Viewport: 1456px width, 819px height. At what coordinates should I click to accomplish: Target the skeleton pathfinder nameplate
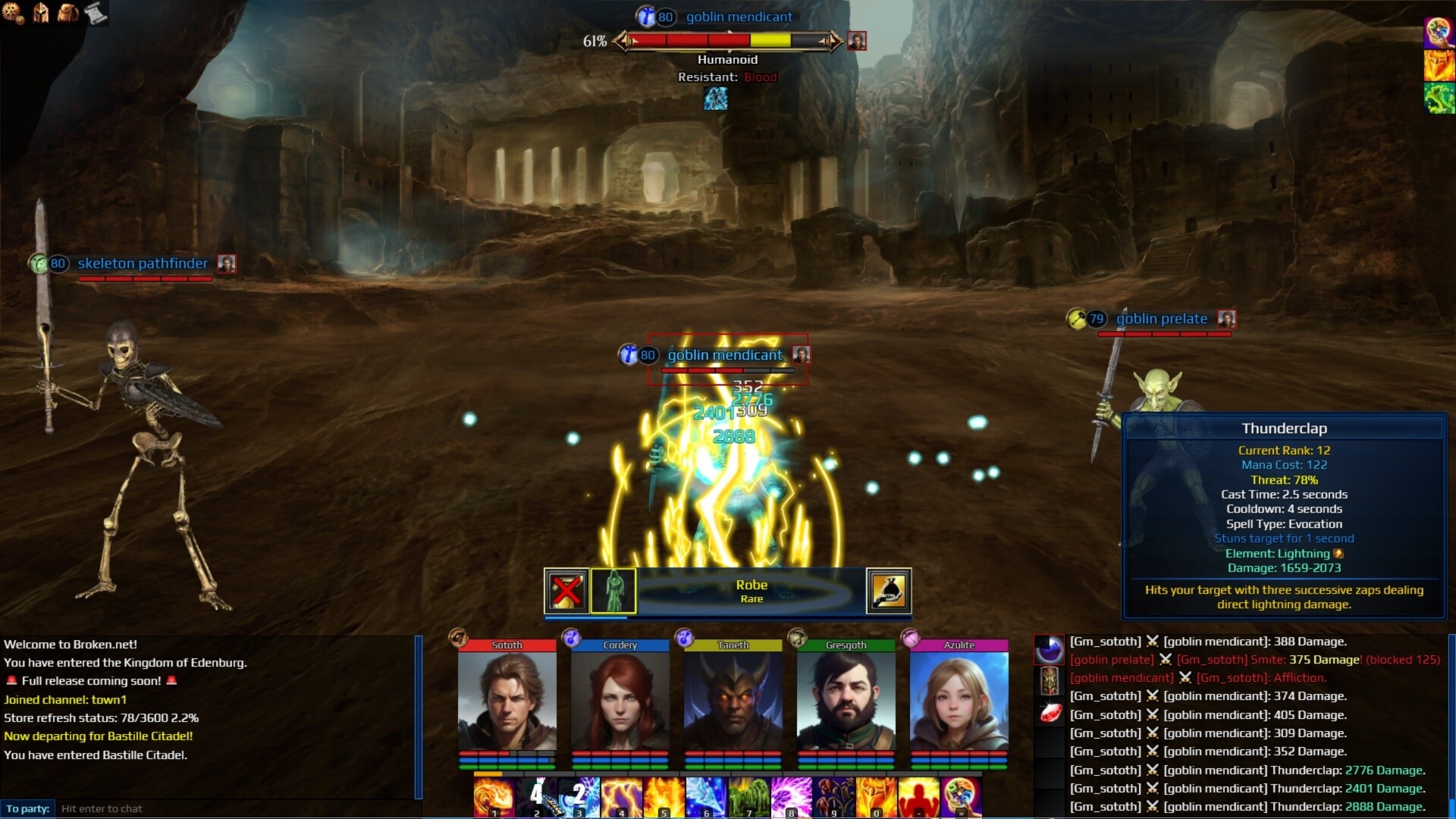coord(143,264)
